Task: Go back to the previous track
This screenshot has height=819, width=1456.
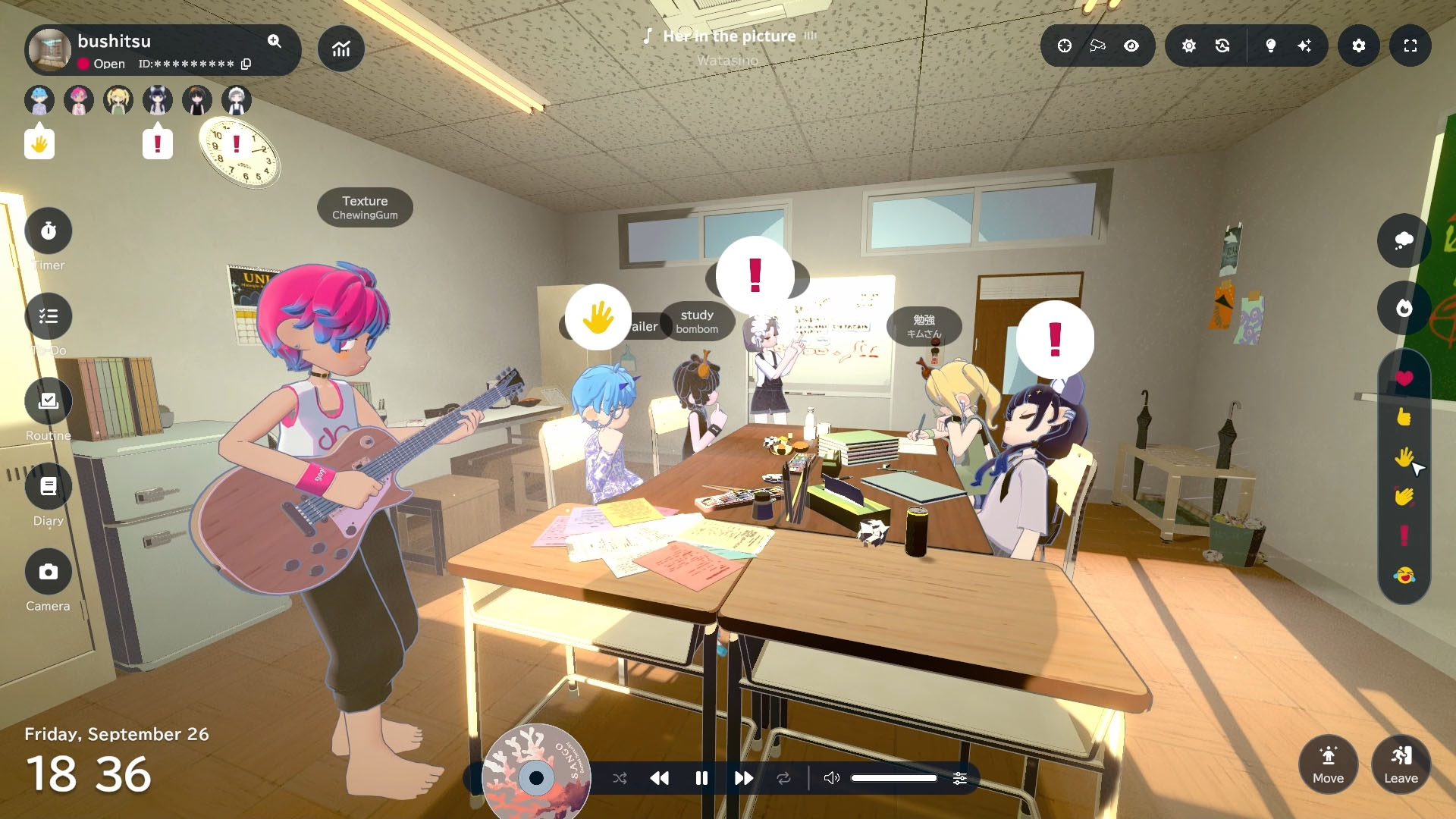Action: pos(660,778)
